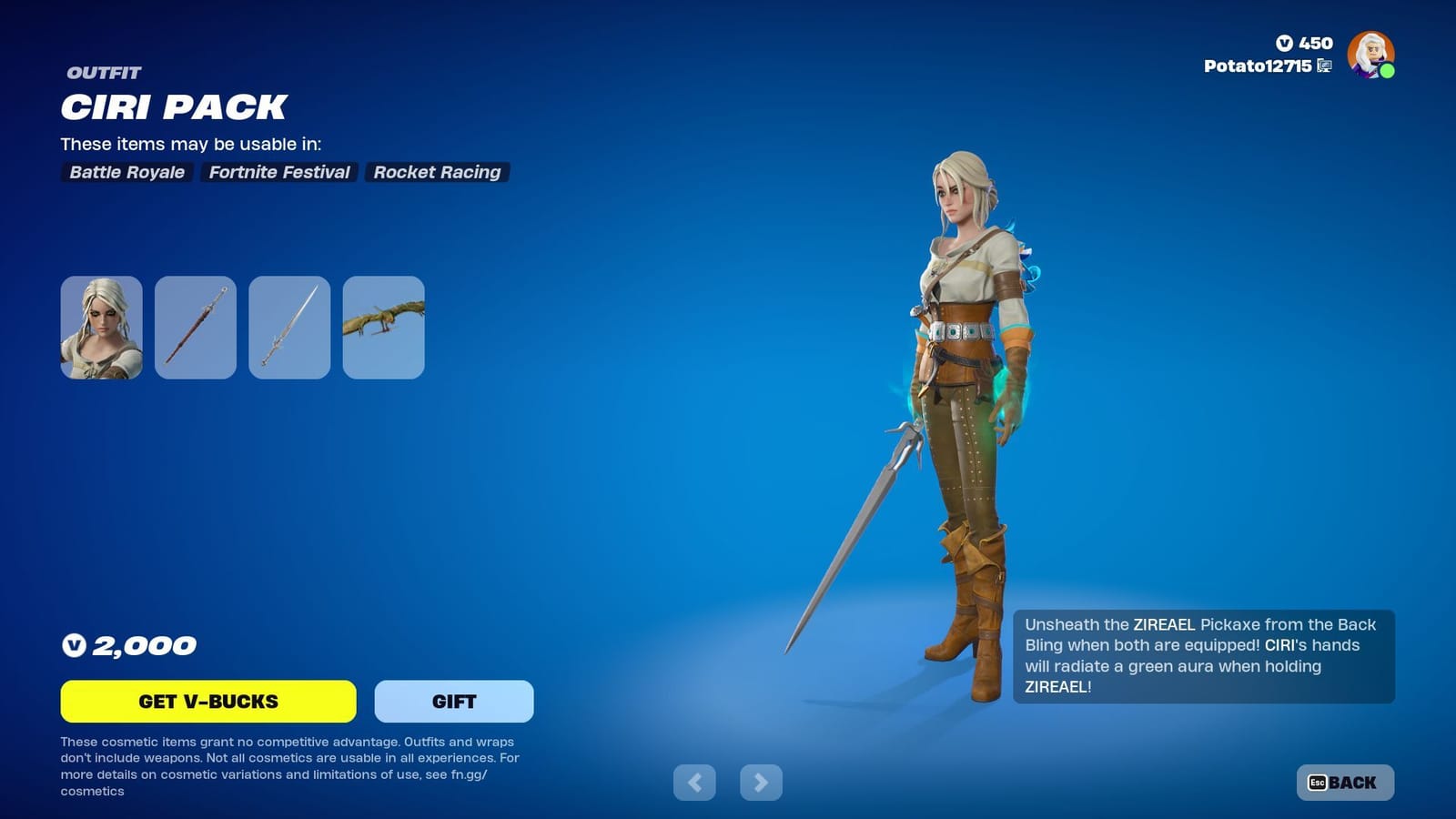This screenshot has width=1456, height=819.
Task: Select the Ciri outfit thumbnail
Action: click(x=100, y=328)
